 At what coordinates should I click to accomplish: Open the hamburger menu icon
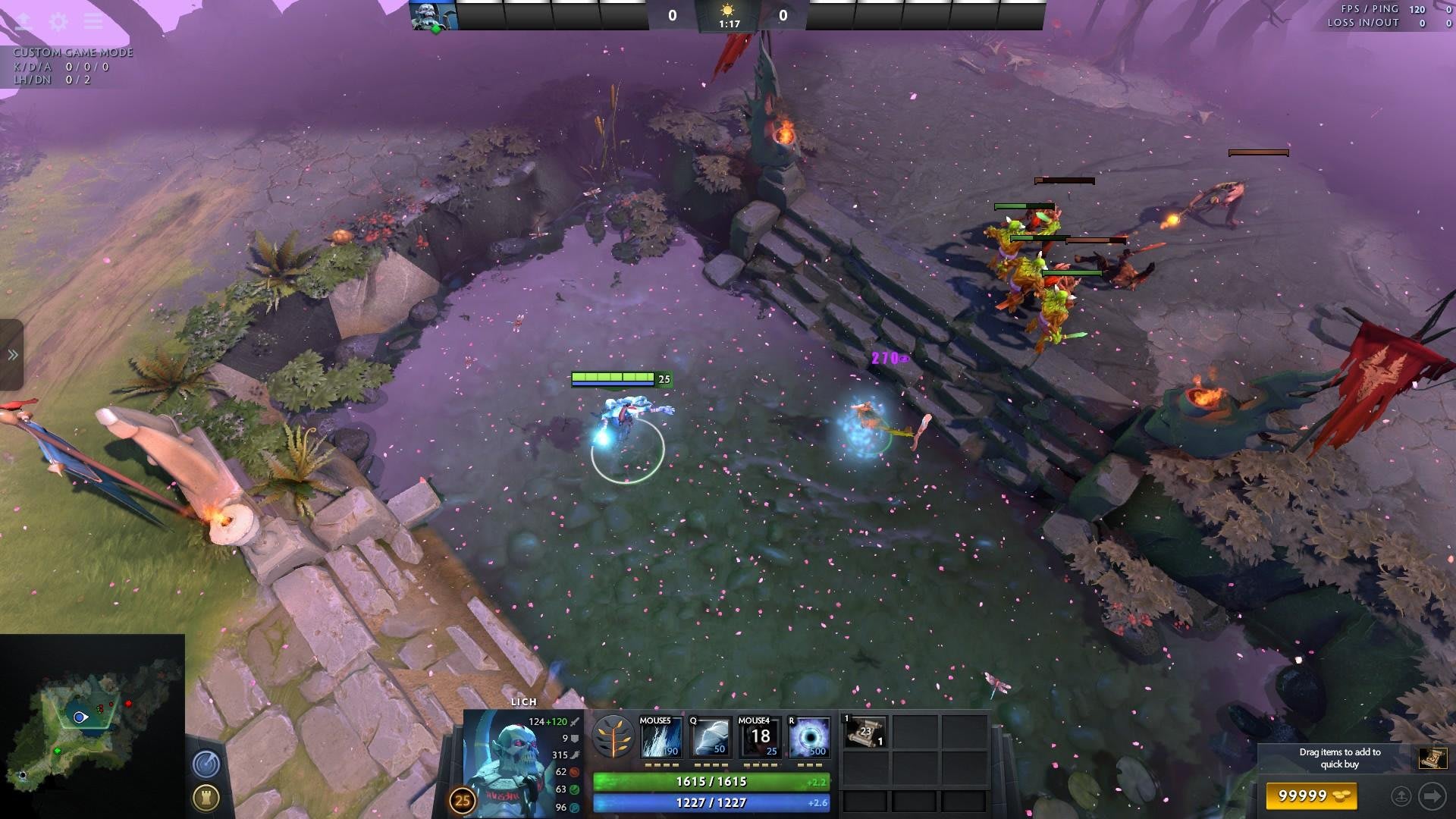click(x=93, y=21)
